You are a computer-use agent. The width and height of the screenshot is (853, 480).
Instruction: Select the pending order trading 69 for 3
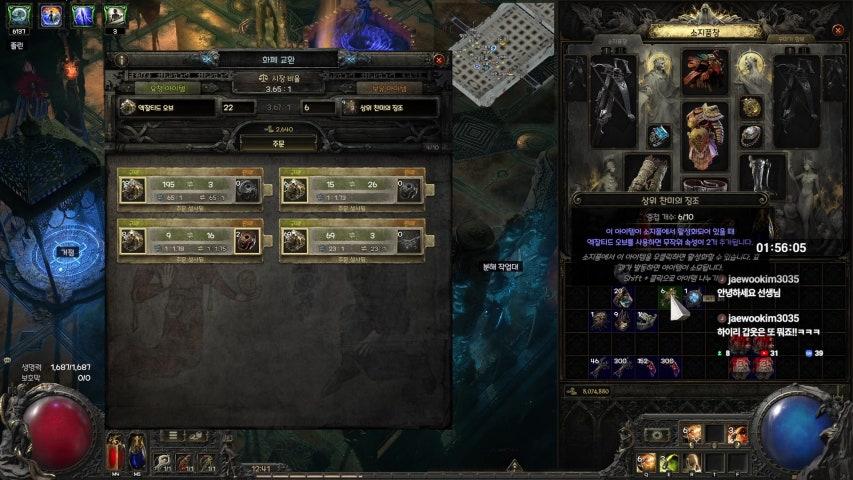pyautogui.click(x=352, y=238)
